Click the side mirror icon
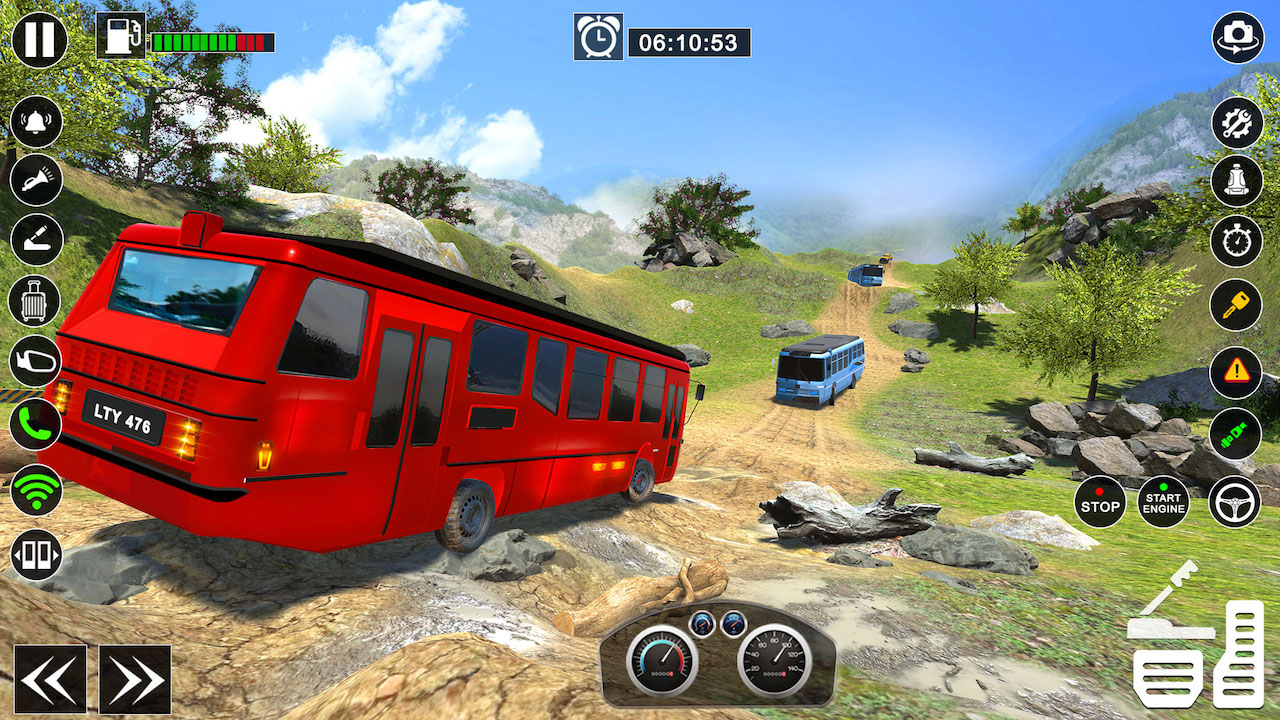1280x720 pixels. tap(37, 362)
